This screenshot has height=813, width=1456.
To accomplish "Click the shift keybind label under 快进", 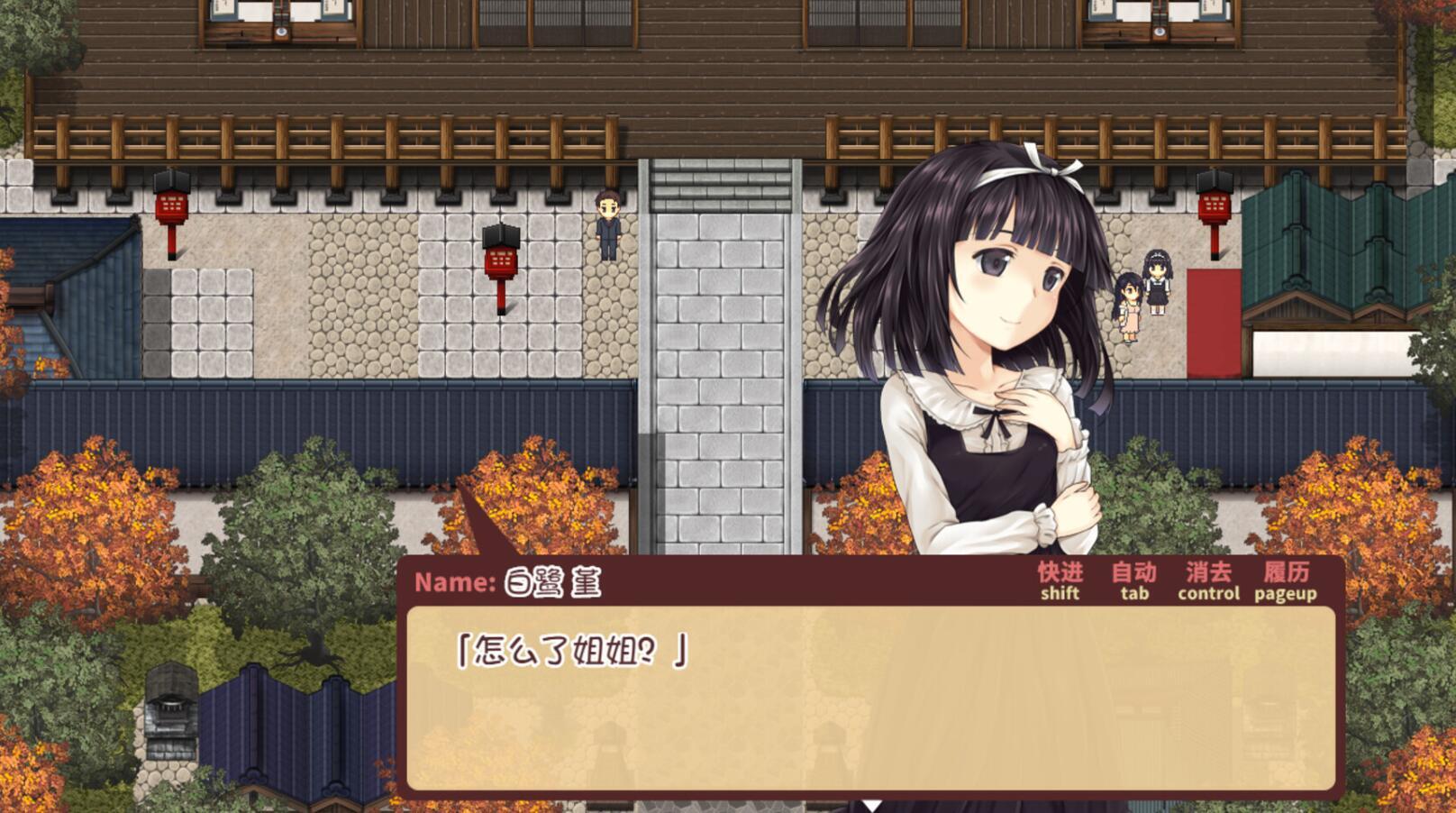I will (x=1059, y=594).
